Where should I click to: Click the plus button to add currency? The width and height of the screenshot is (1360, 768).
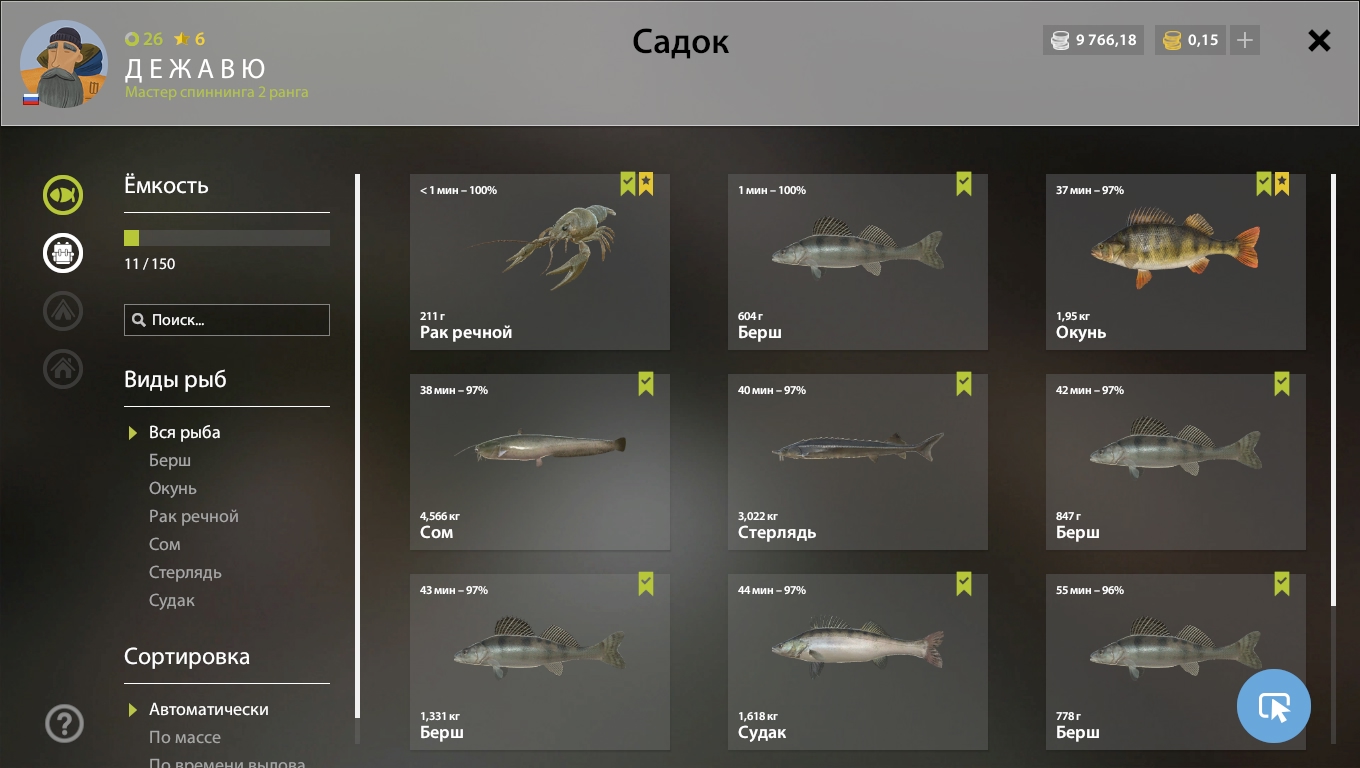coord(1245,40)
